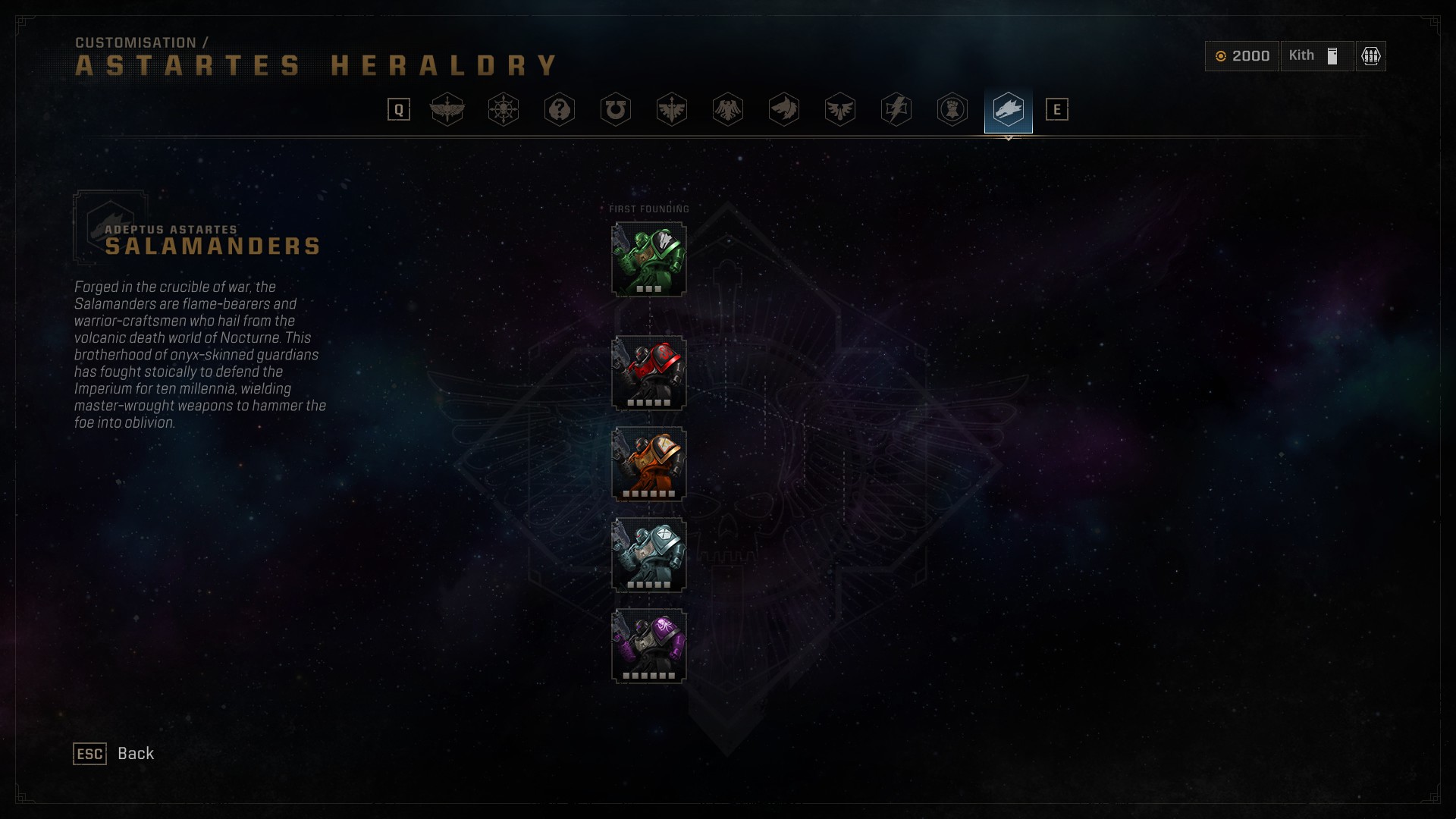The height and width of the screenshot is (819, 1456).
Task: Switch to the Blood Angels winged drop tab
Action: (x=840, y=110)
